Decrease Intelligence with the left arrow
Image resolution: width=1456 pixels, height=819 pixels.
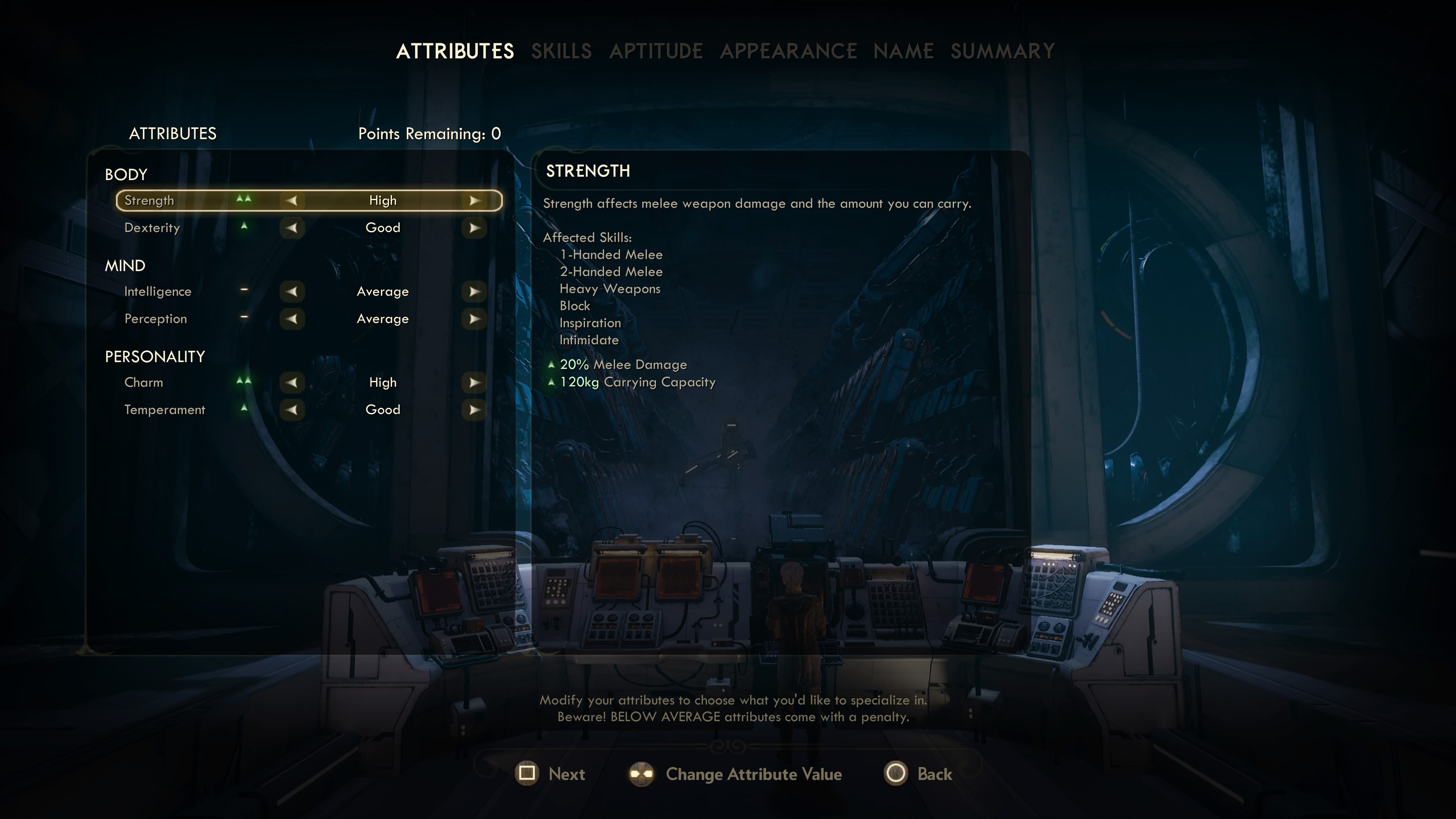pyautogui.click(x=292, y=292)
